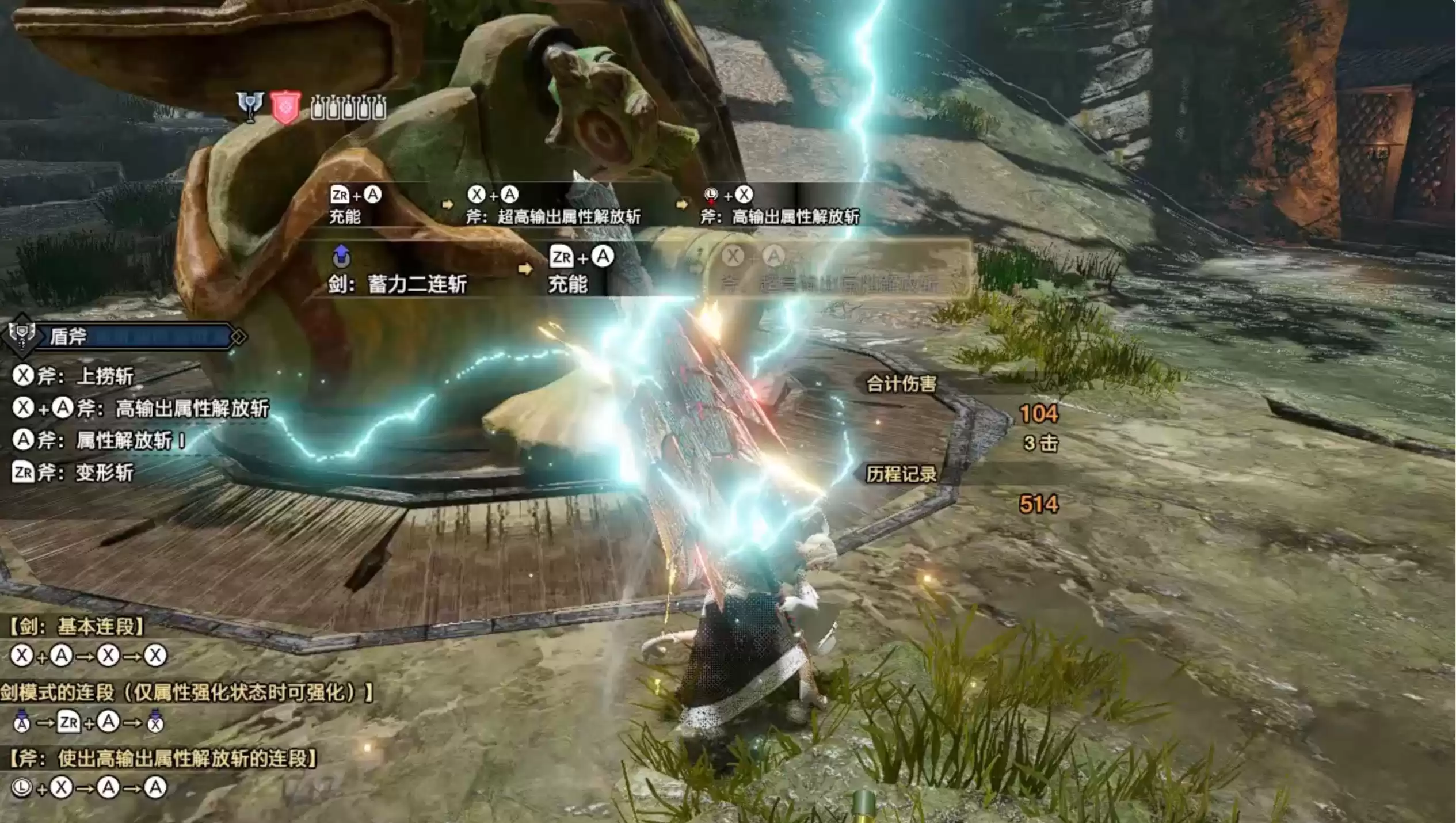This screenshot has width=1456, height=823.
Task: Select the 合计伤害 damage panel label
Action: coord(901,384)
